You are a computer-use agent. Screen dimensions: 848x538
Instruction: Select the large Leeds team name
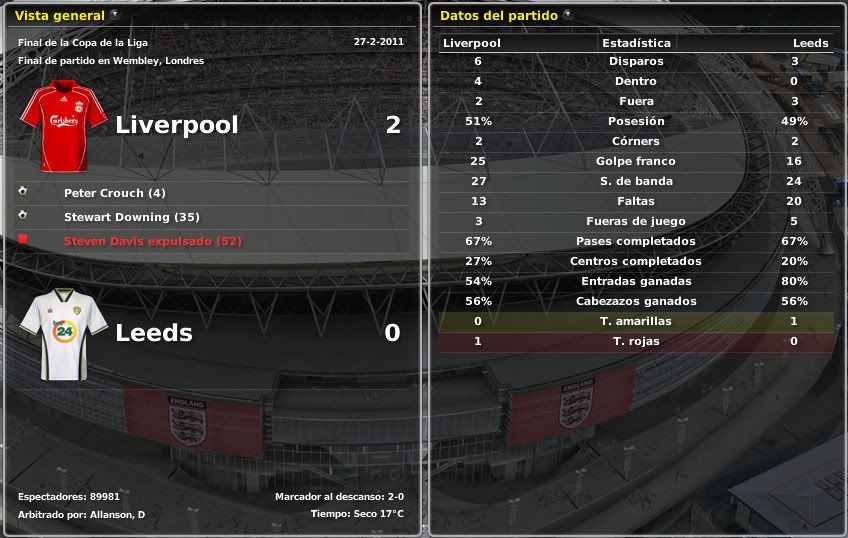154,333
